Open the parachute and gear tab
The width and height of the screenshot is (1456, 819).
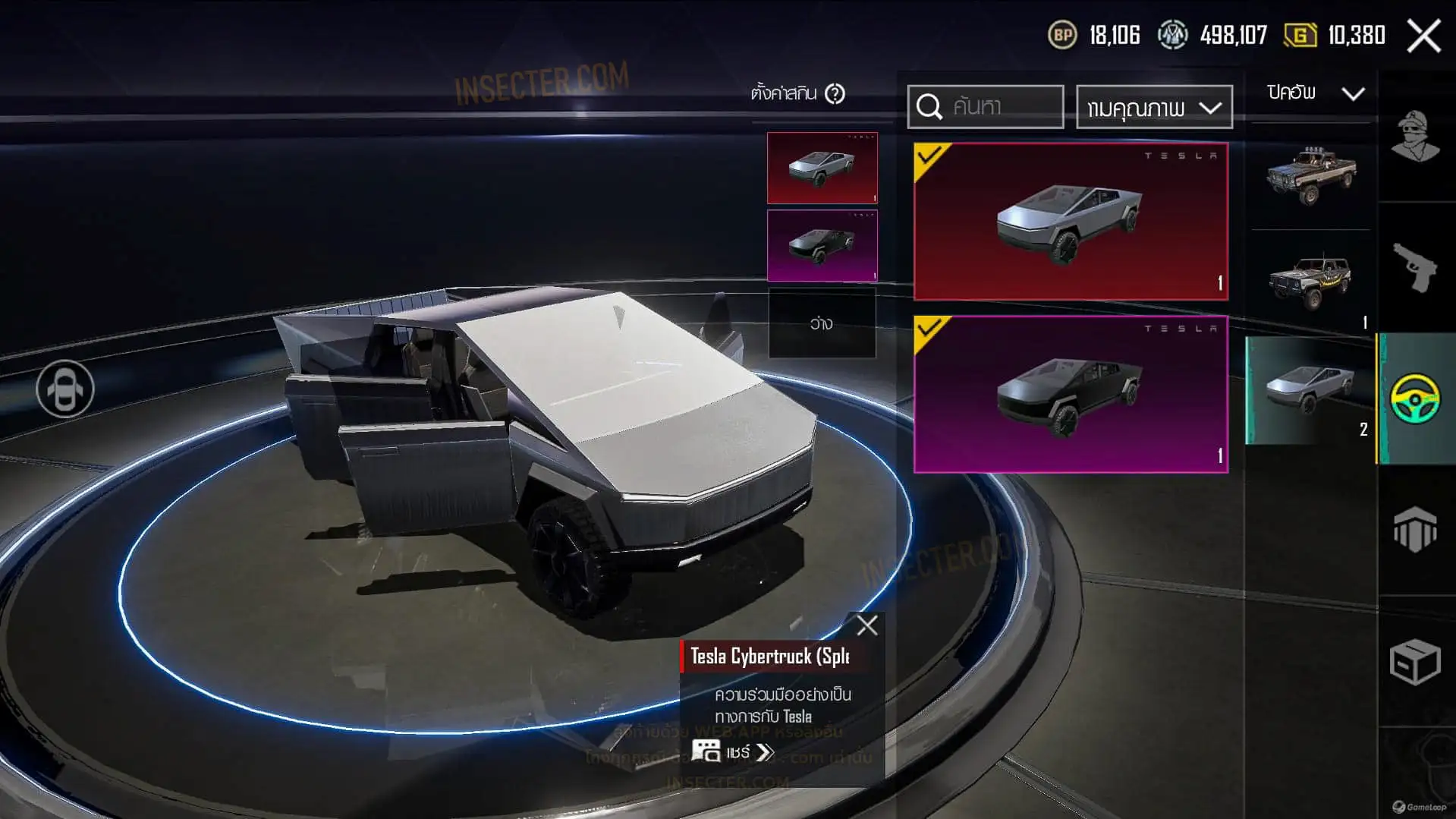click(1415, 529)
